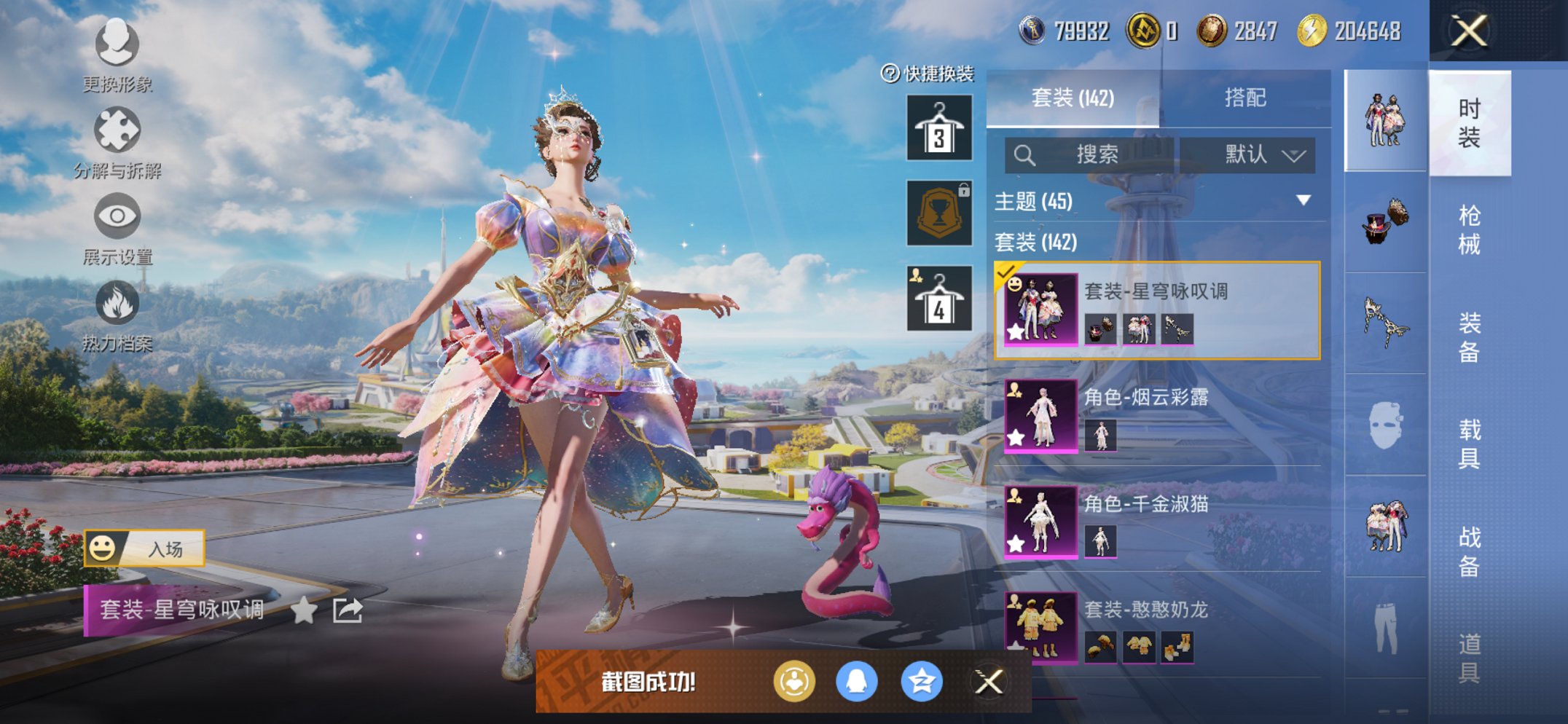Screen dimensions: 1568x724
Task: Dismiss the 截图成功 screenshot banner
Action: 989,682
